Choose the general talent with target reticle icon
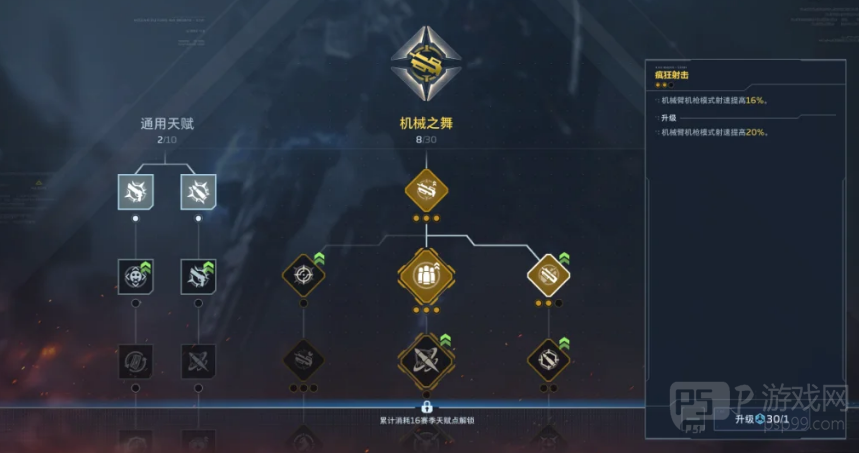 tap(136, 277)
